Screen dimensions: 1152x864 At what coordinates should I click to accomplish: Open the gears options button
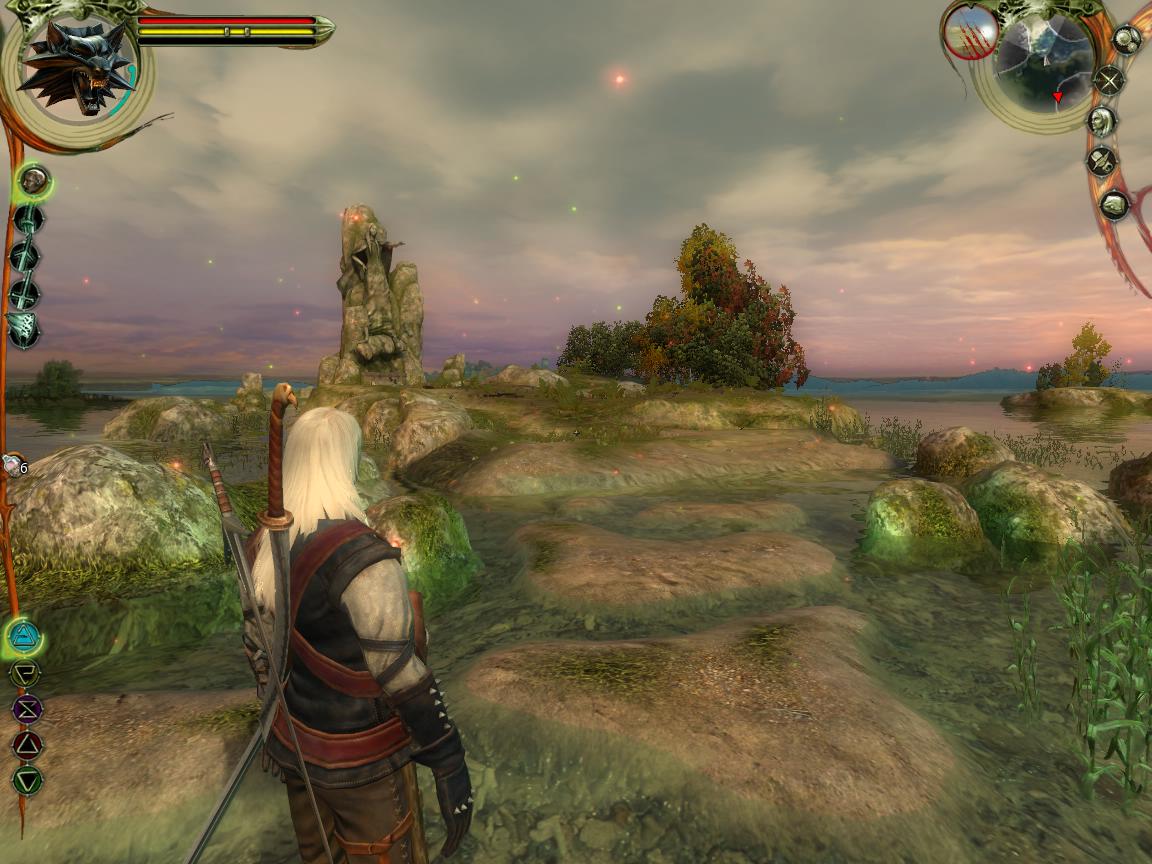pyautogui.click(x=1127, y=40)
